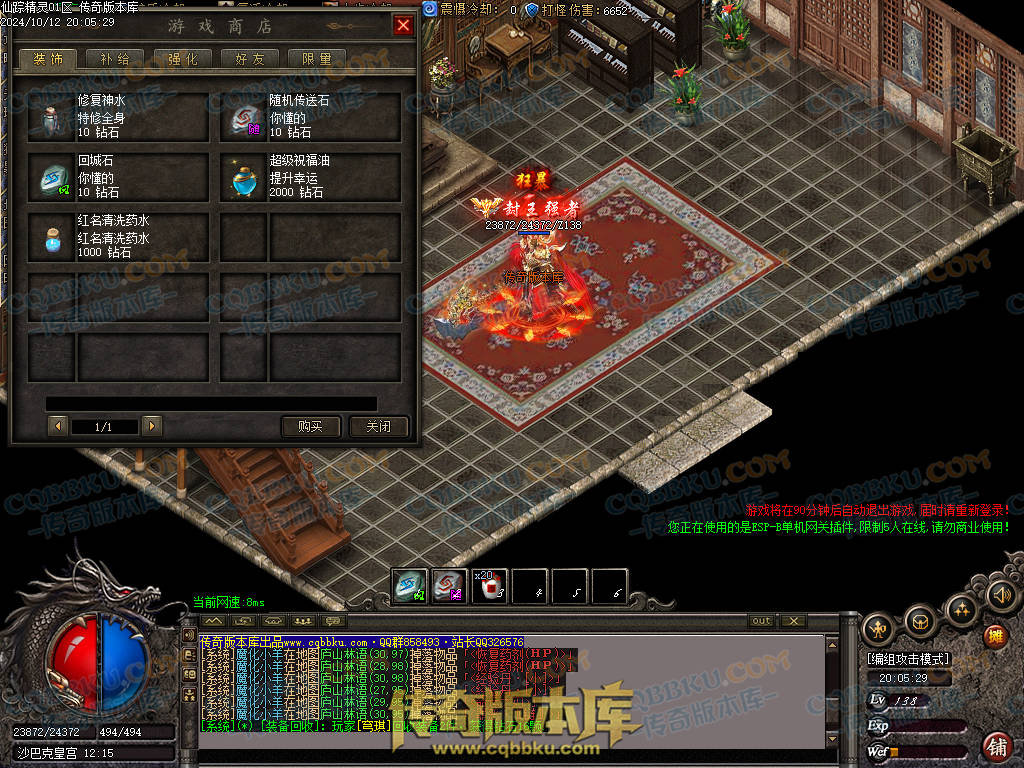This screenshot has height=768, width=1024.
Task: Go to the next shop page arrow
Action: (152, 427)
